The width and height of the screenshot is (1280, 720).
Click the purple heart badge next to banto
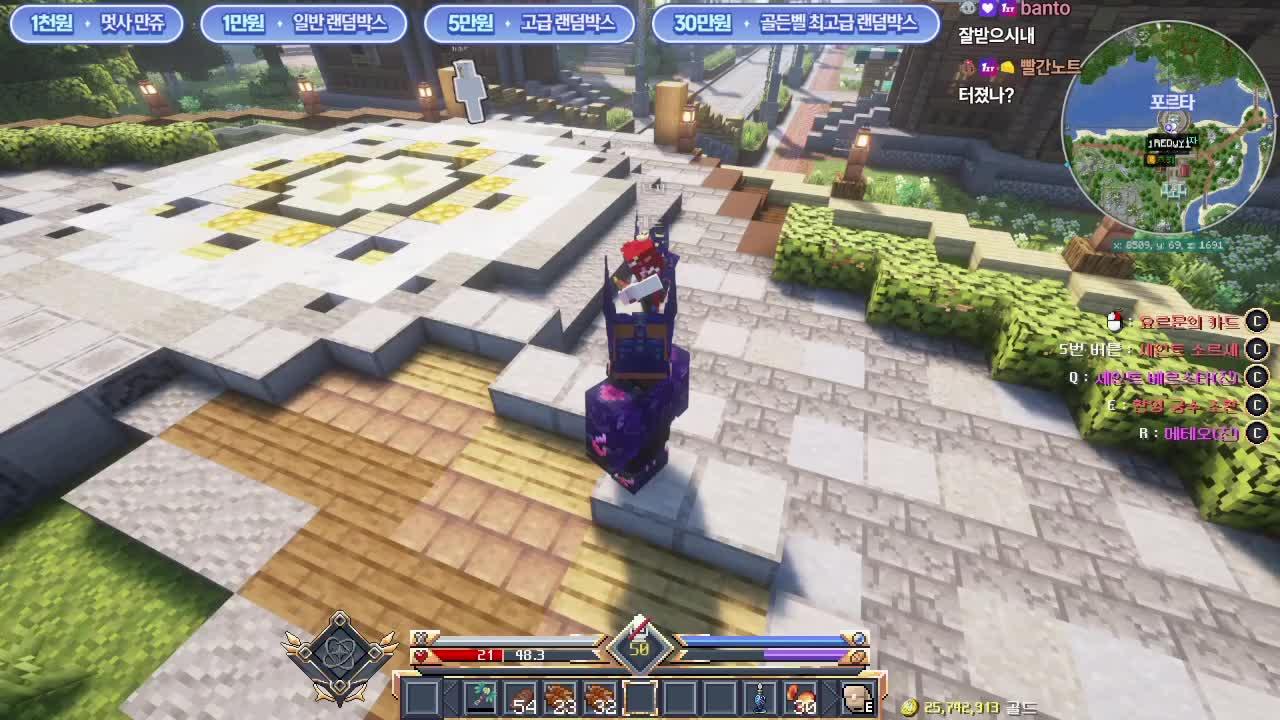tap(985, 10)
